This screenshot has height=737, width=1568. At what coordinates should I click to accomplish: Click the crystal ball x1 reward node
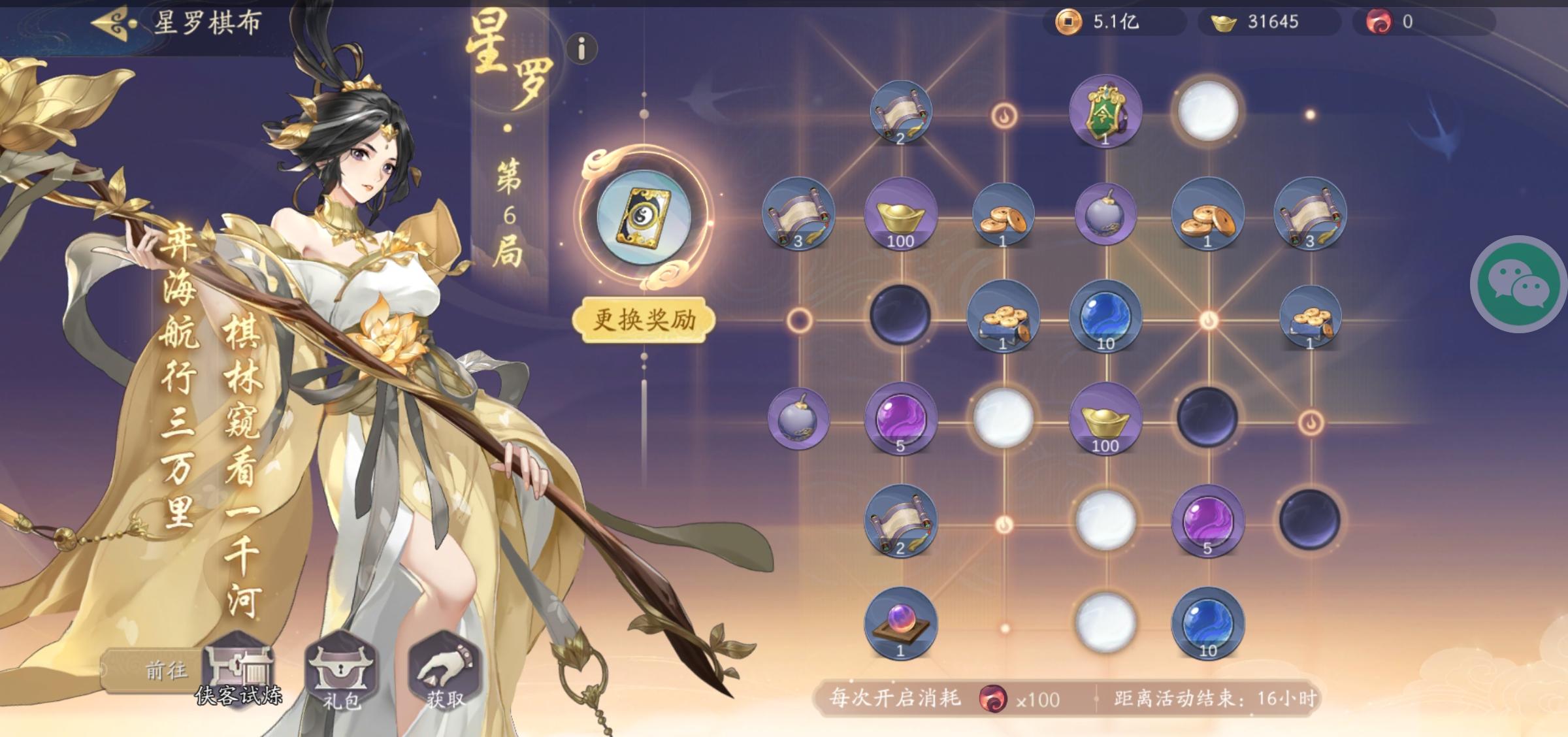[902, 624]
